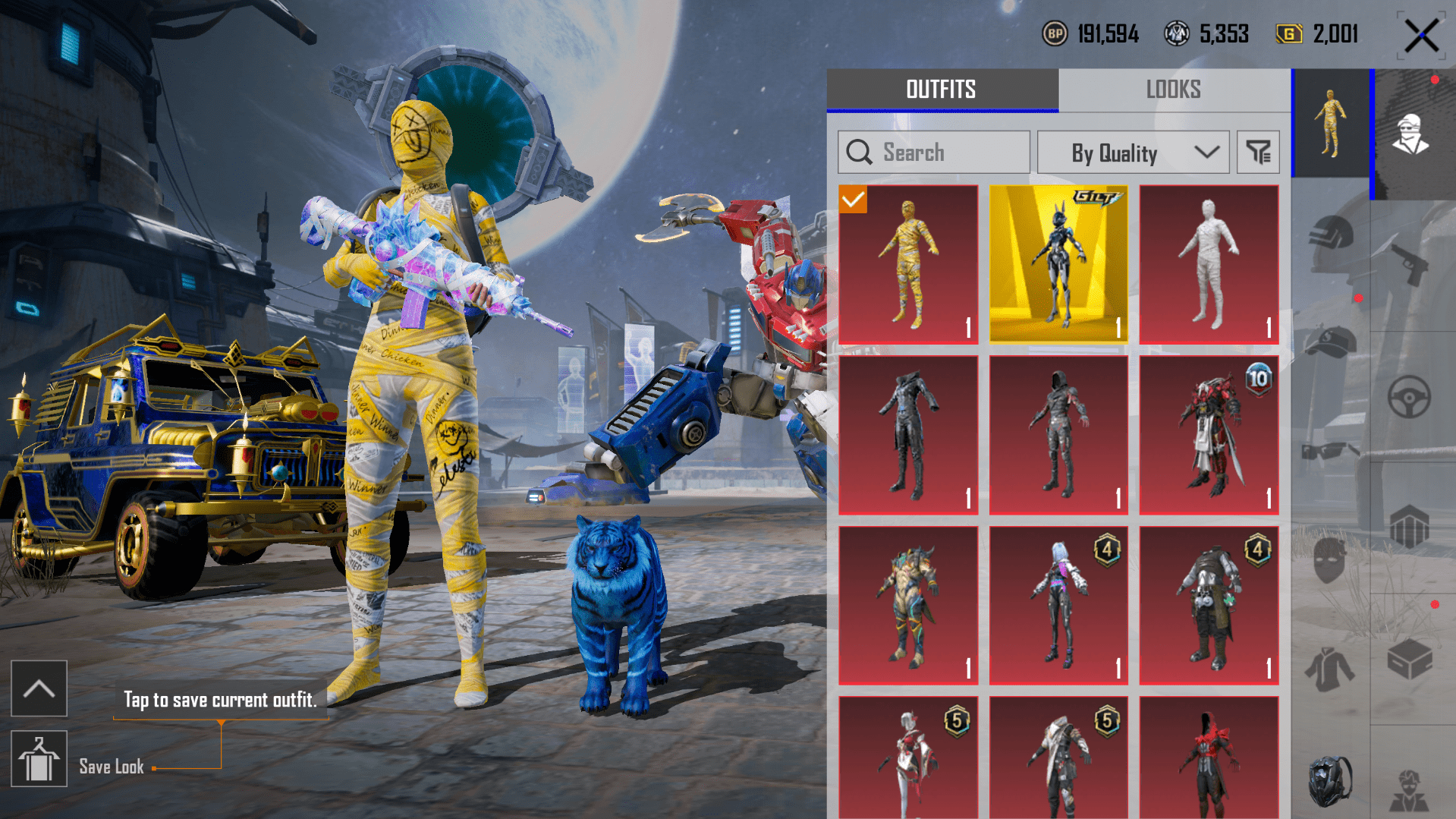Image resolution: width=1456 pixels, height=819 pixels.
Task: Unequip the mummy outfit checkmark
Action: 854,200
